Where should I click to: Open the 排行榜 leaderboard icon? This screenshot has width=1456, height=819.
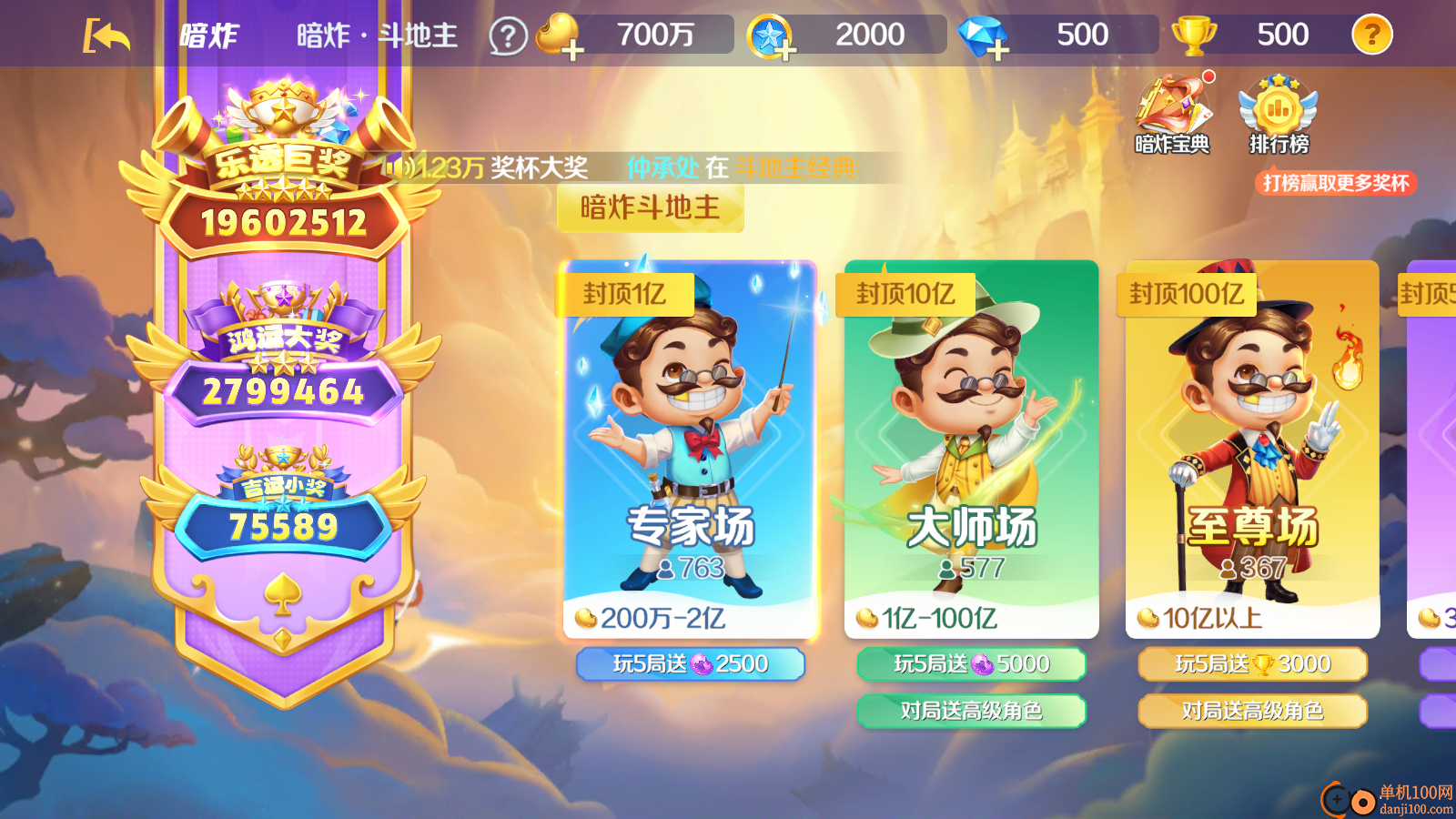click(x=1277, y=111)
